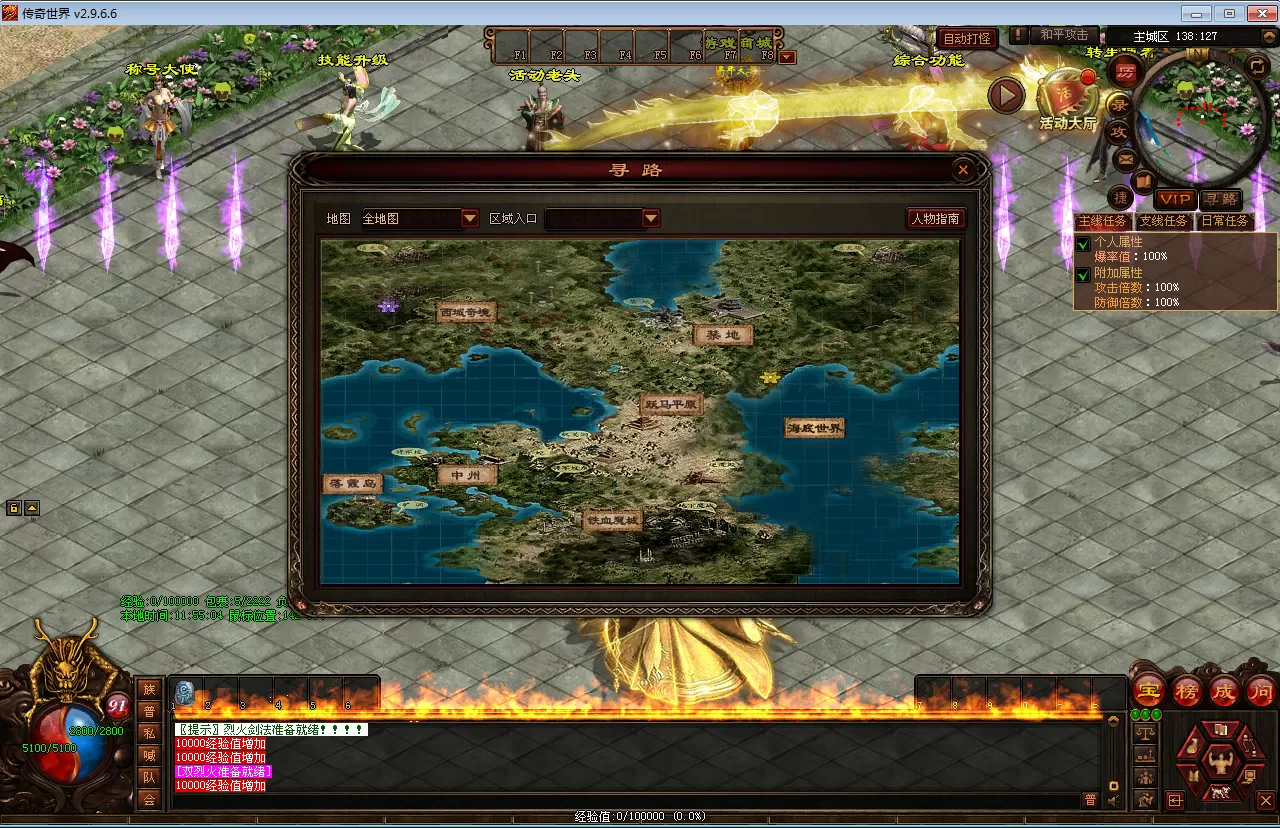The image size is (1280, 828).
Task: Open the 地图 map selection dropdown
Action: (x=470, y=218)
